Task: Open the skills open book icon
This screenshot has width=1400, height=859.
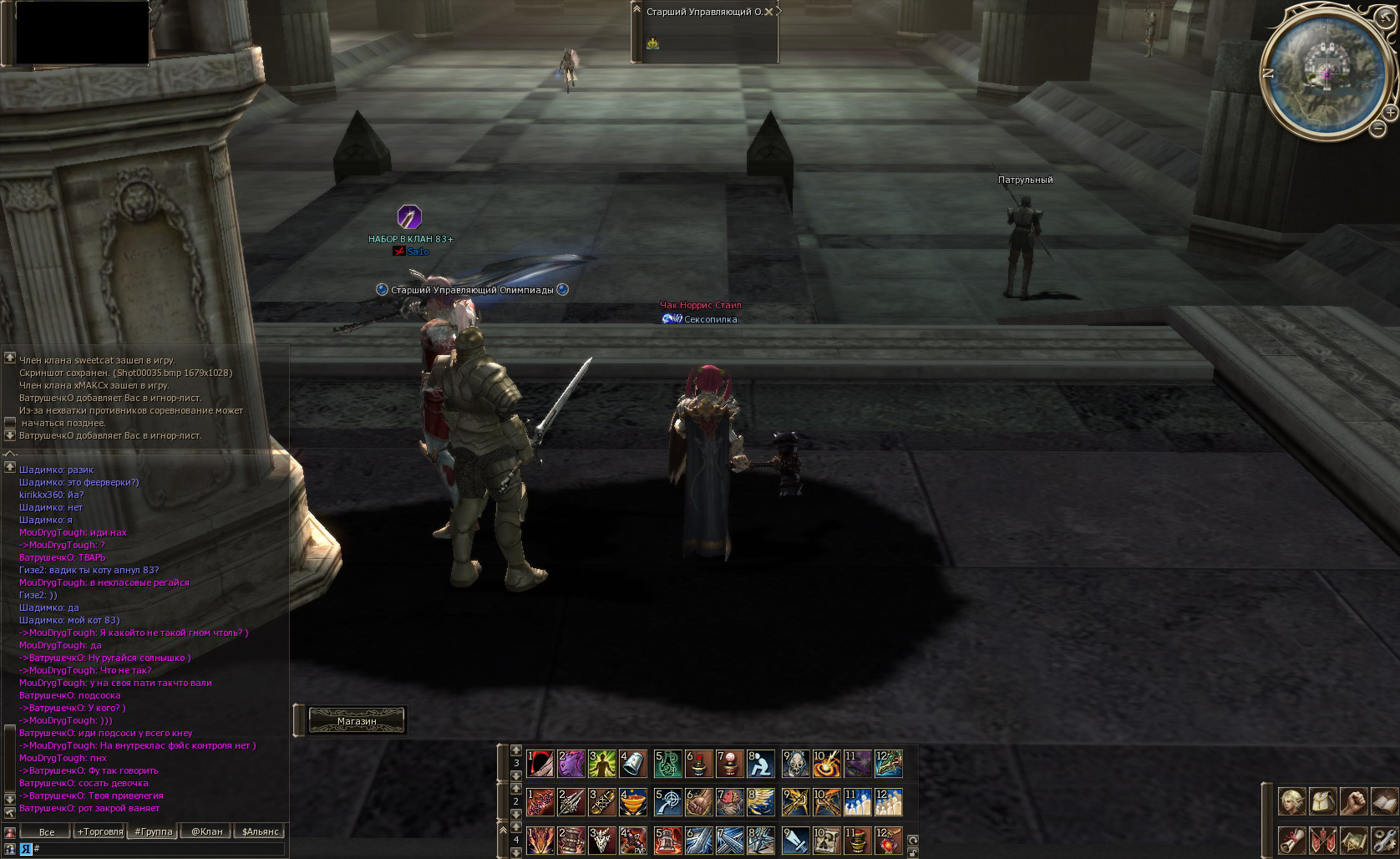Action: click(x=1384, y=802)
